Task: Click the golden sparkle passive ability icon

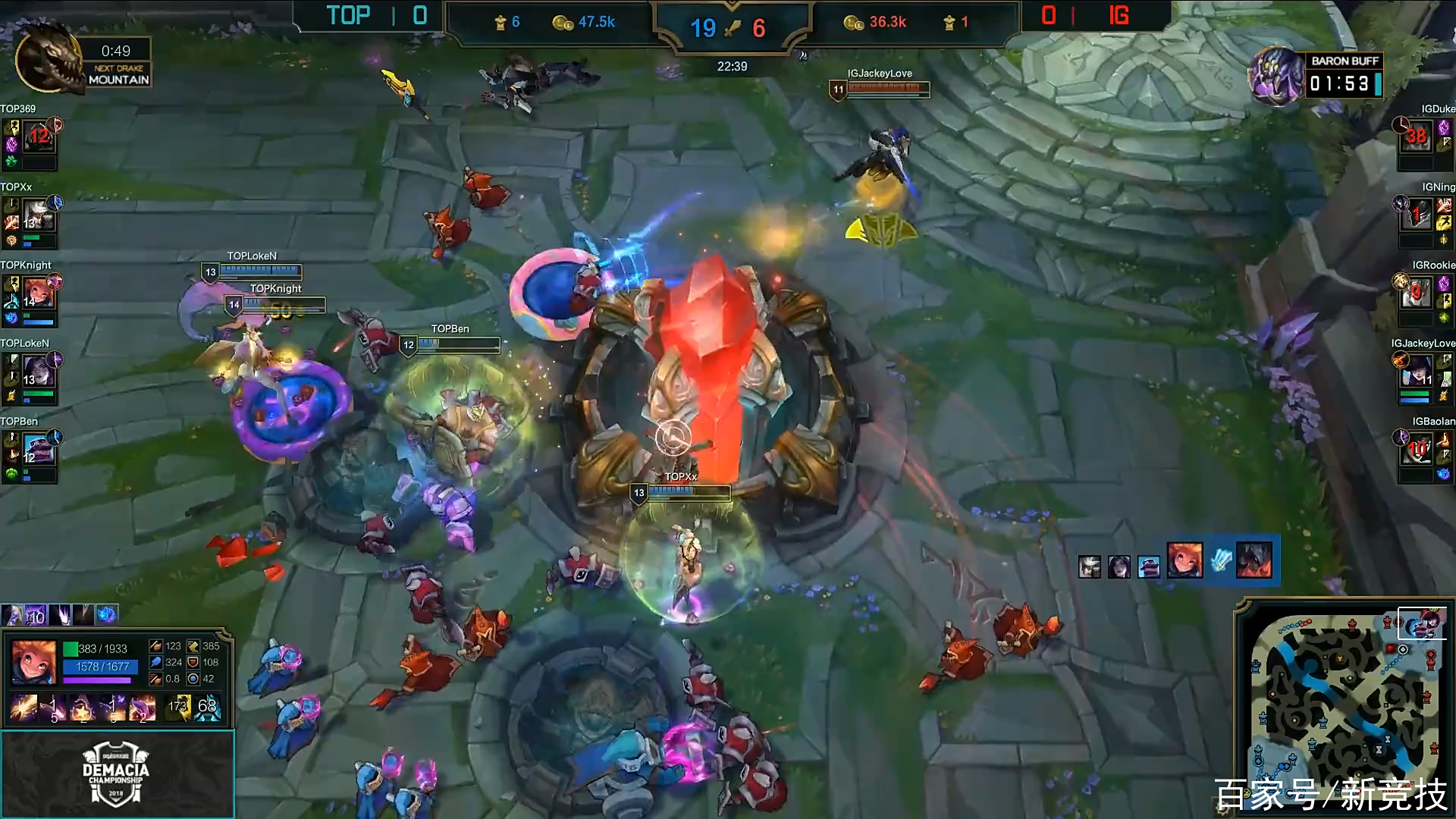Action: coord(24,708)
